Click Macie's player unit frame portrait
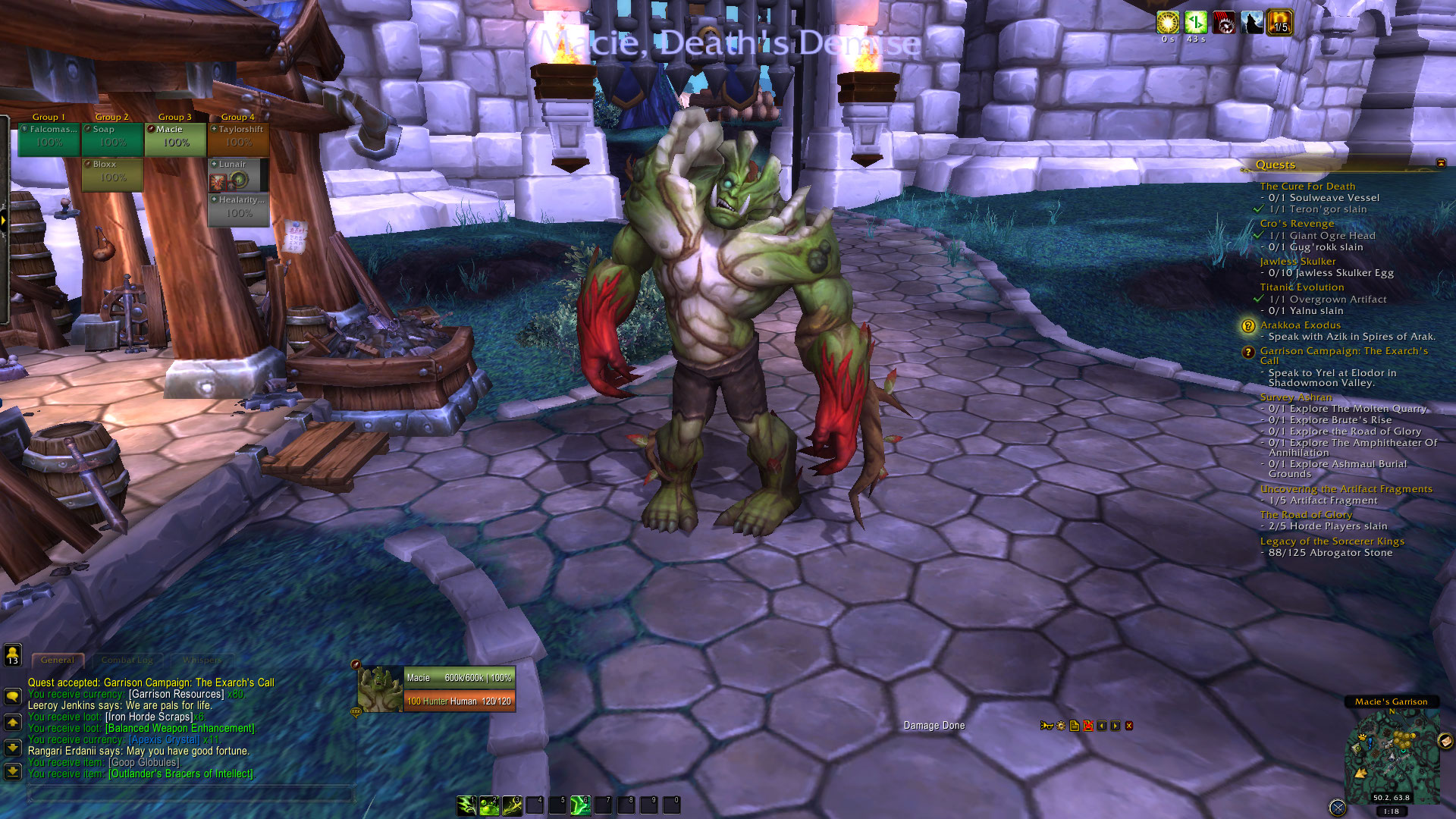Viewport: 1456px width, 819px height. (380, 689)
